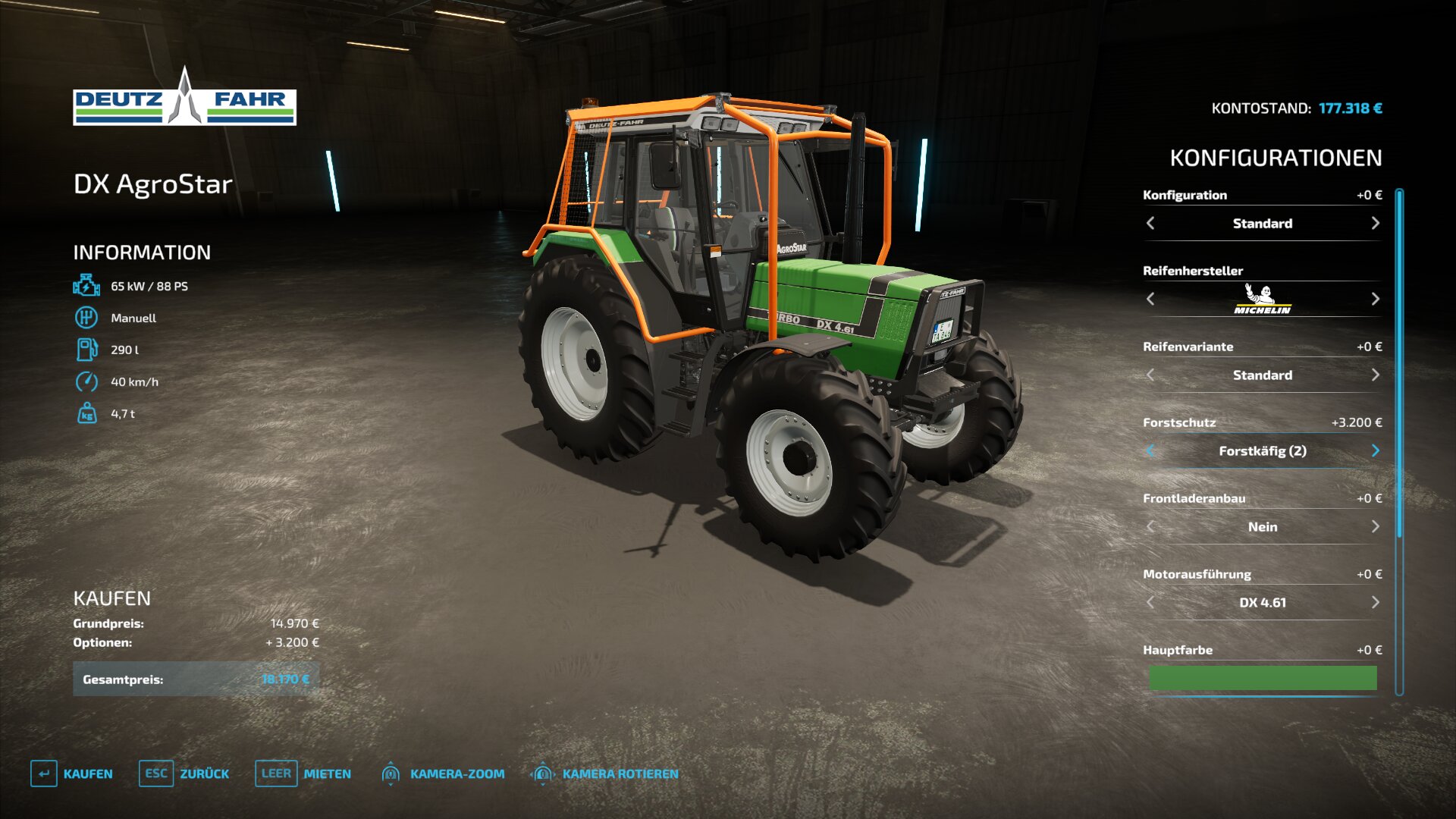
Task: Choose next Forstschutz option
Action: pyautogui.click(x=1375, y=450)
